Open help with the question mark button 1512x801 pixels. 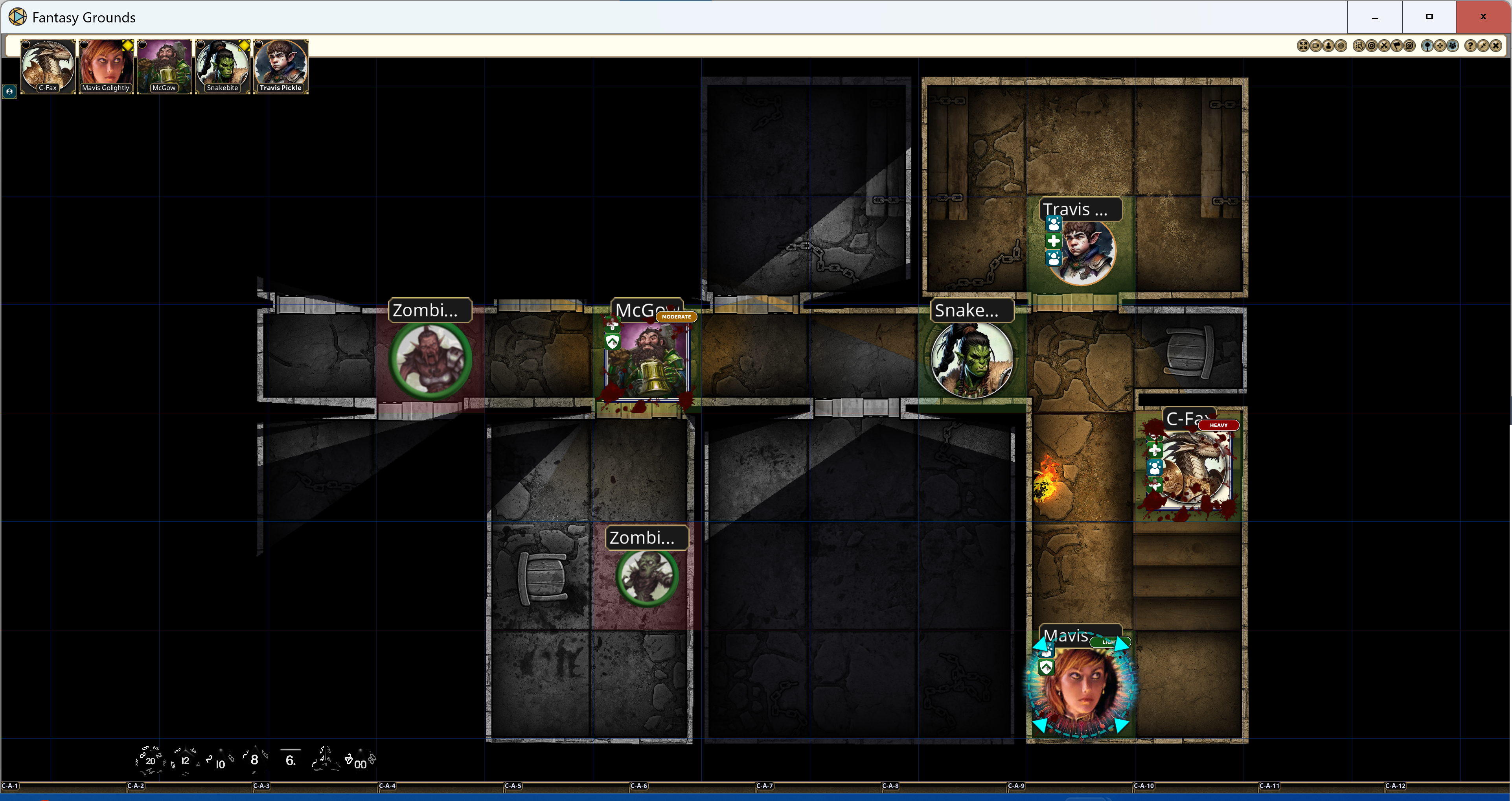[1470, 46]
